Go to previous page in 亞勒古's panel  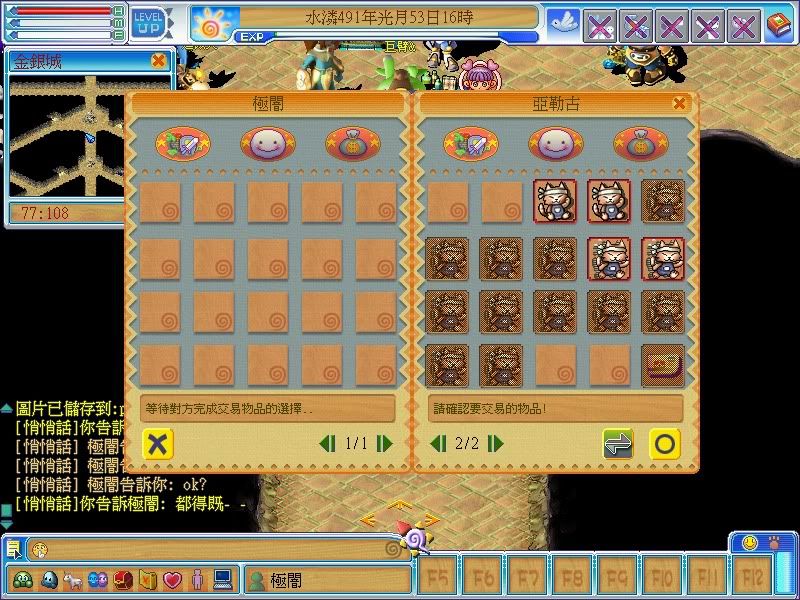pyautogui.click(x=437, y=443)
